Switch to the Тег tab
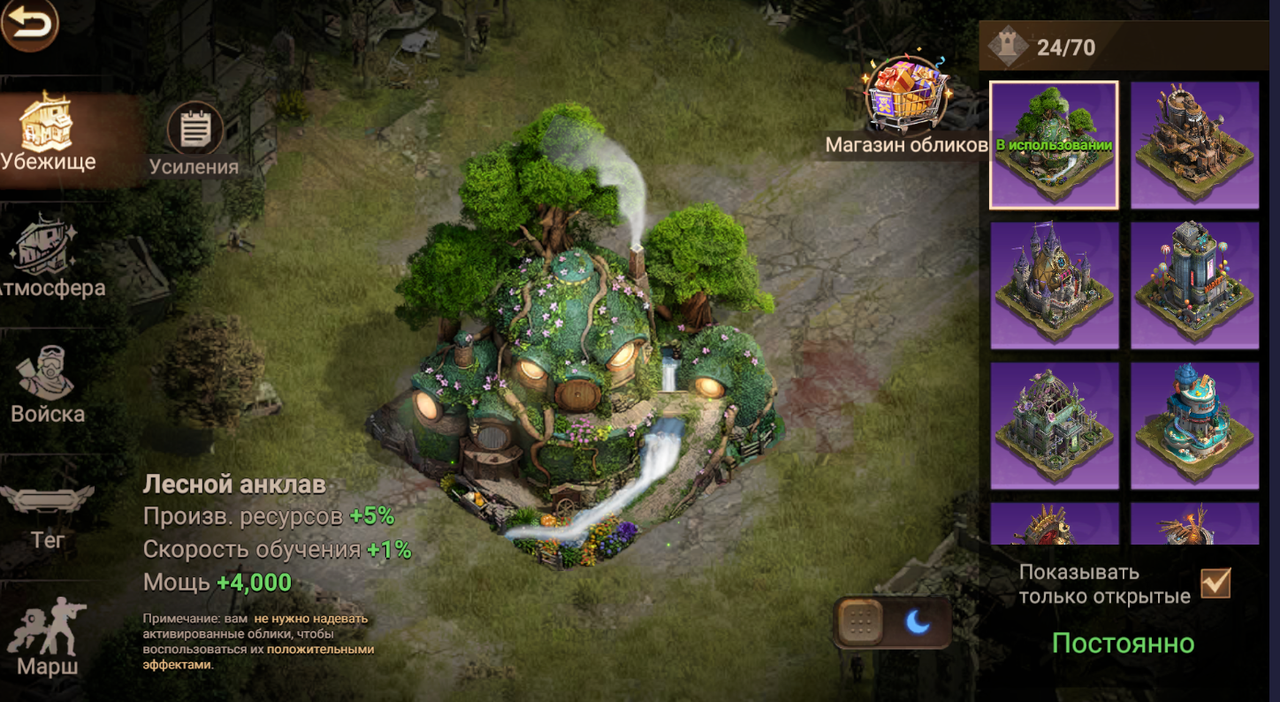Screen dimensions: 1280x702 (47, 515)
